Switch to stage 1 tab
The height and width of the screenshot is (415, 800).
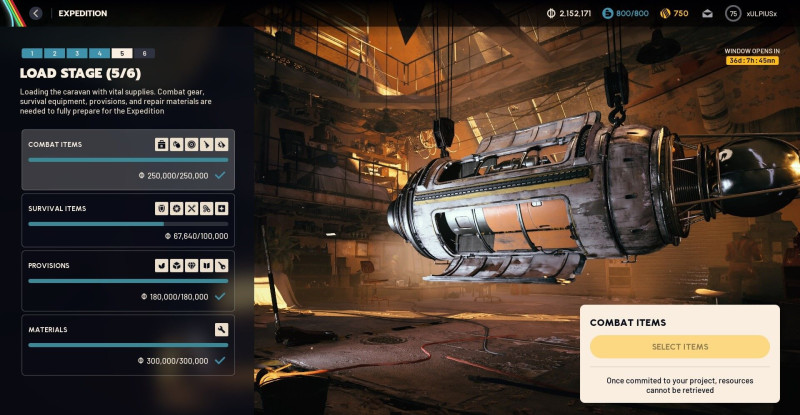tap(31, 53)
